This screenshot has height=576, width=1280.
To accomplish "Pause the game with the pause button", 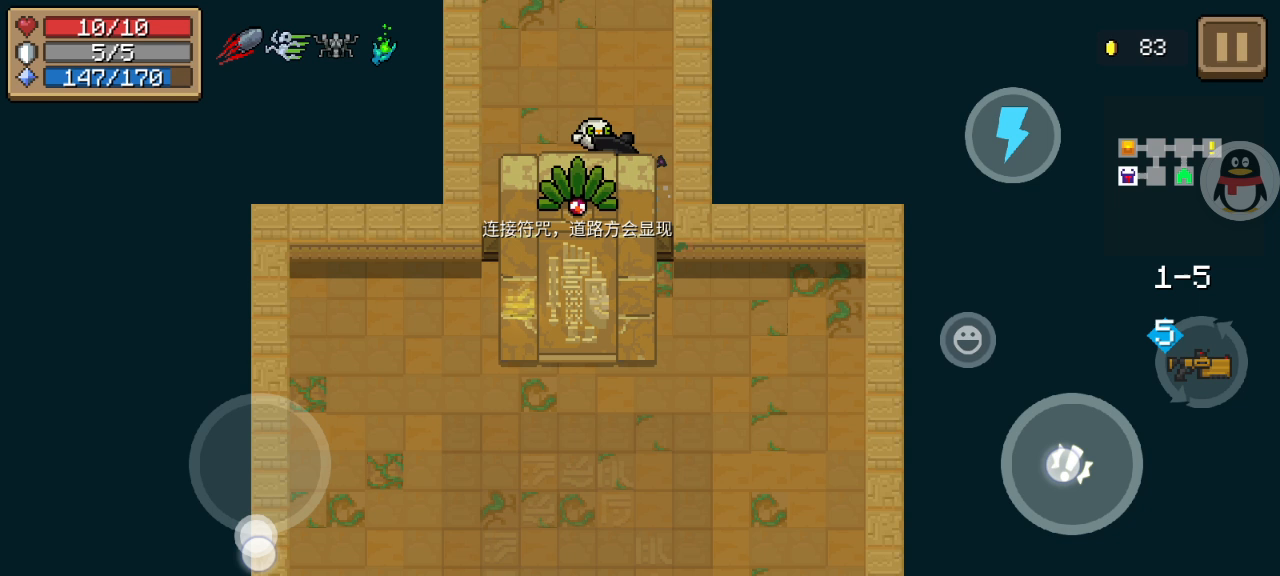I will pos(1231,47).
